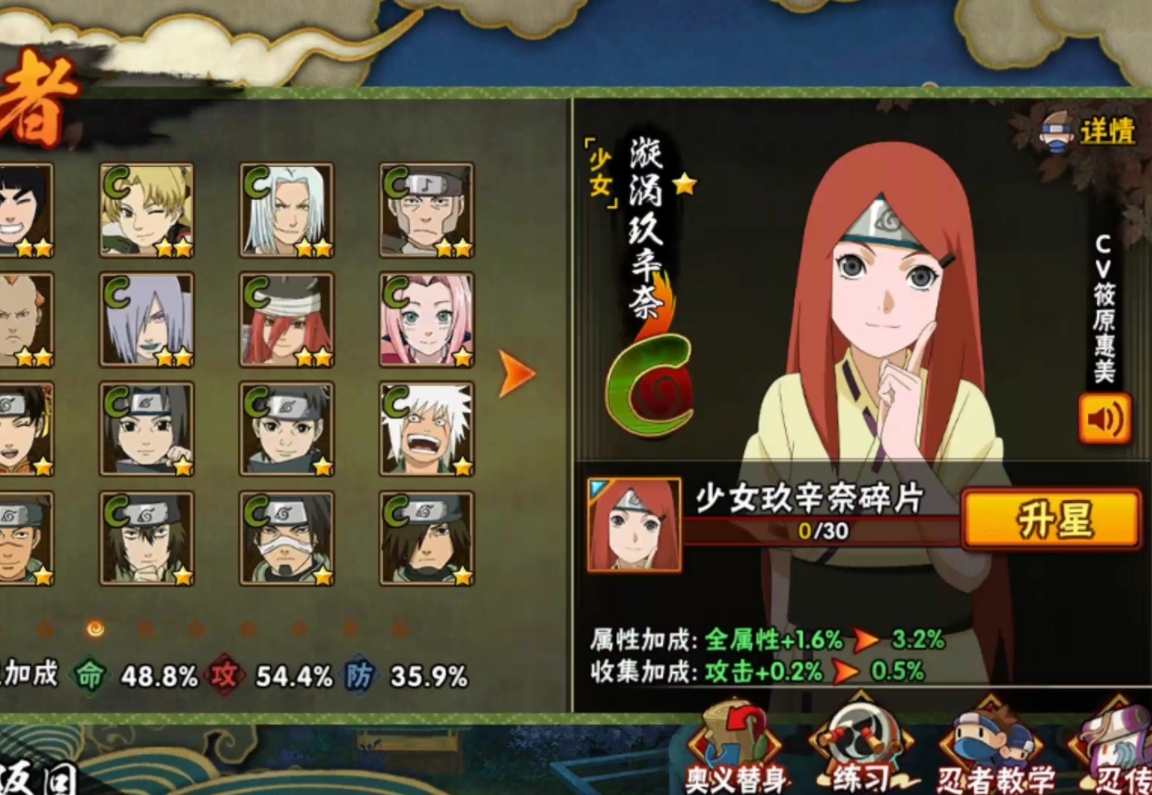Click the orange arrow beside the roster

[517, 374]
